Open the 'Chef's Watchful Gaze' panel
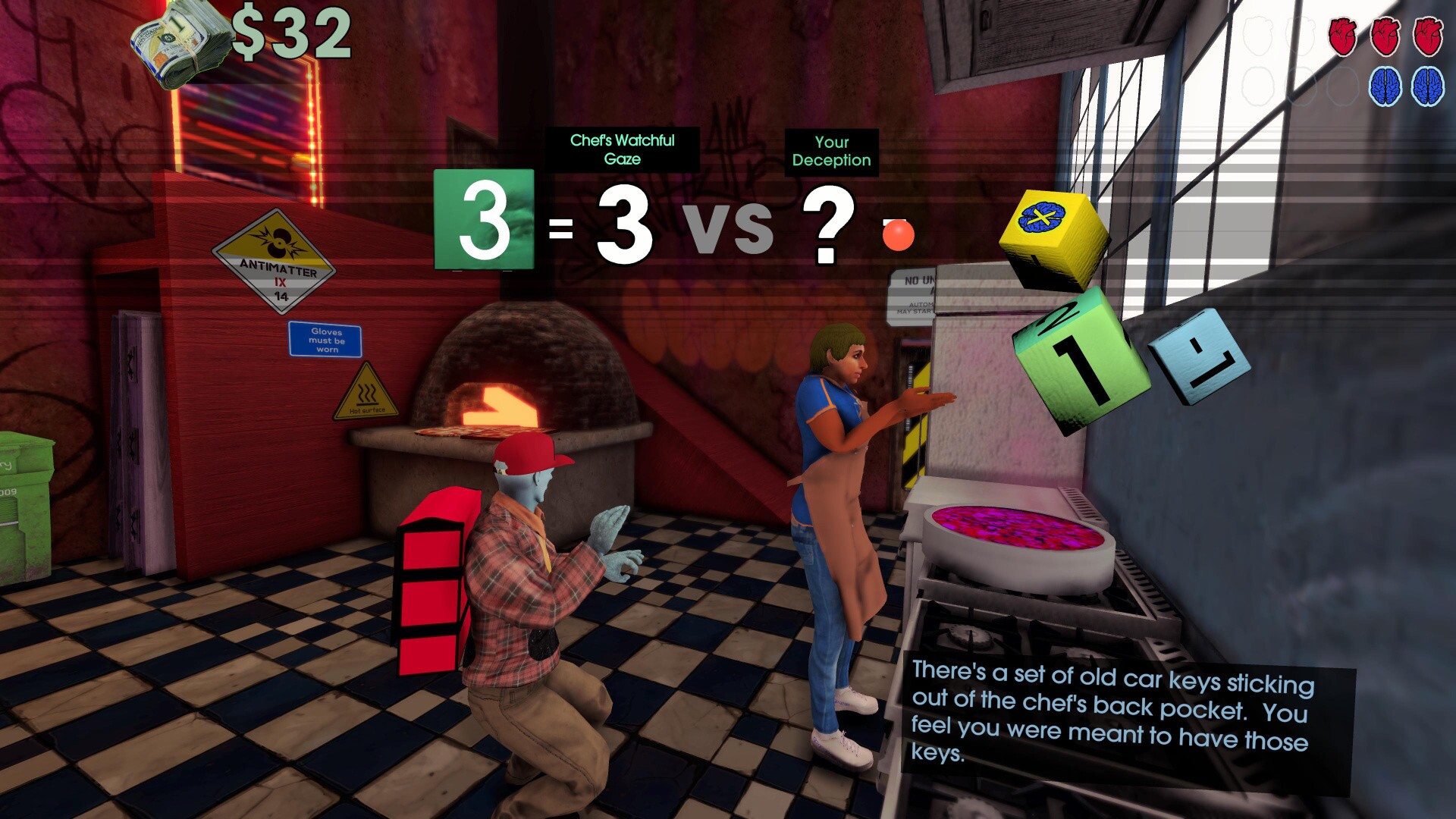The width and height of the screenshot is (1456, 819). coord(622,149)
